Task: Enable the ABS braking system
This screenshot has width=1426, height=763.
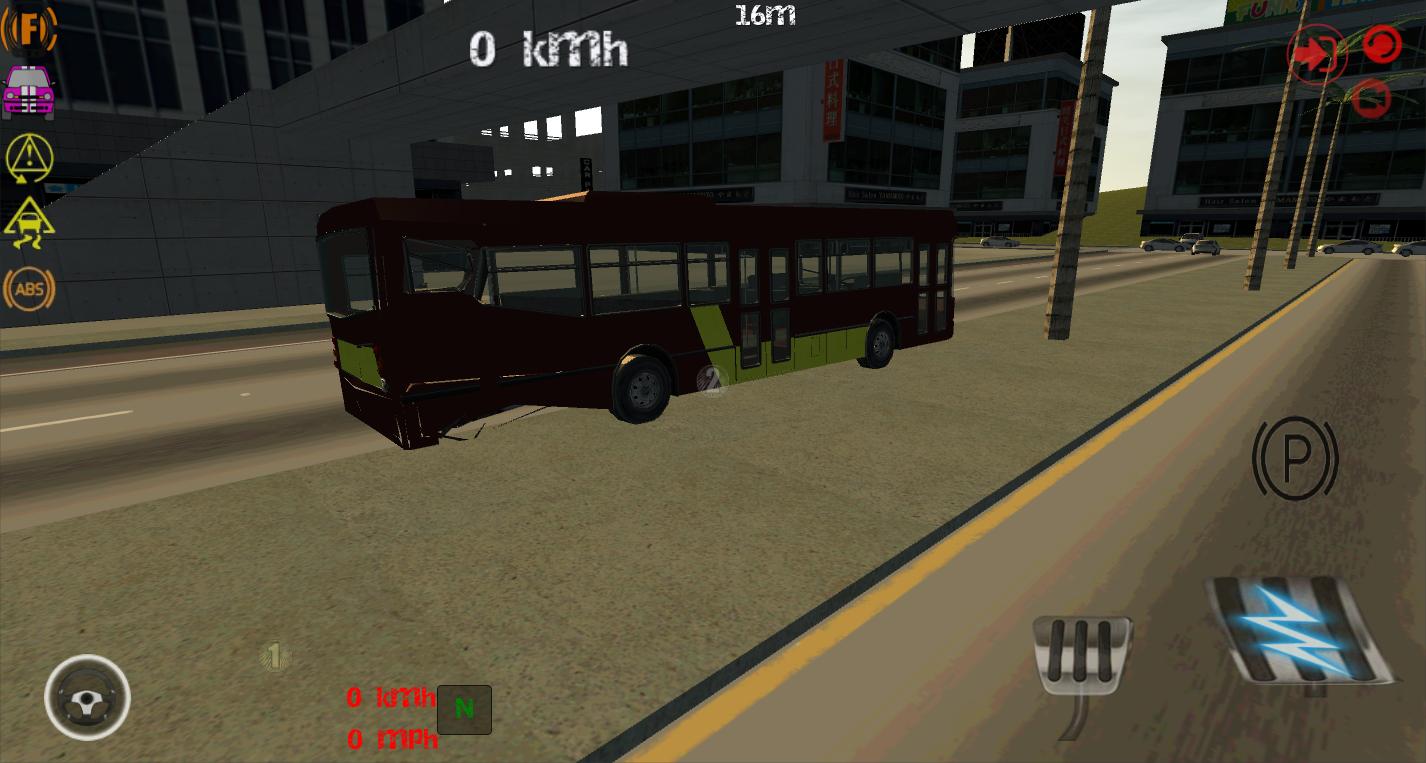Action: pyautogui.click(x=29, y=289)
